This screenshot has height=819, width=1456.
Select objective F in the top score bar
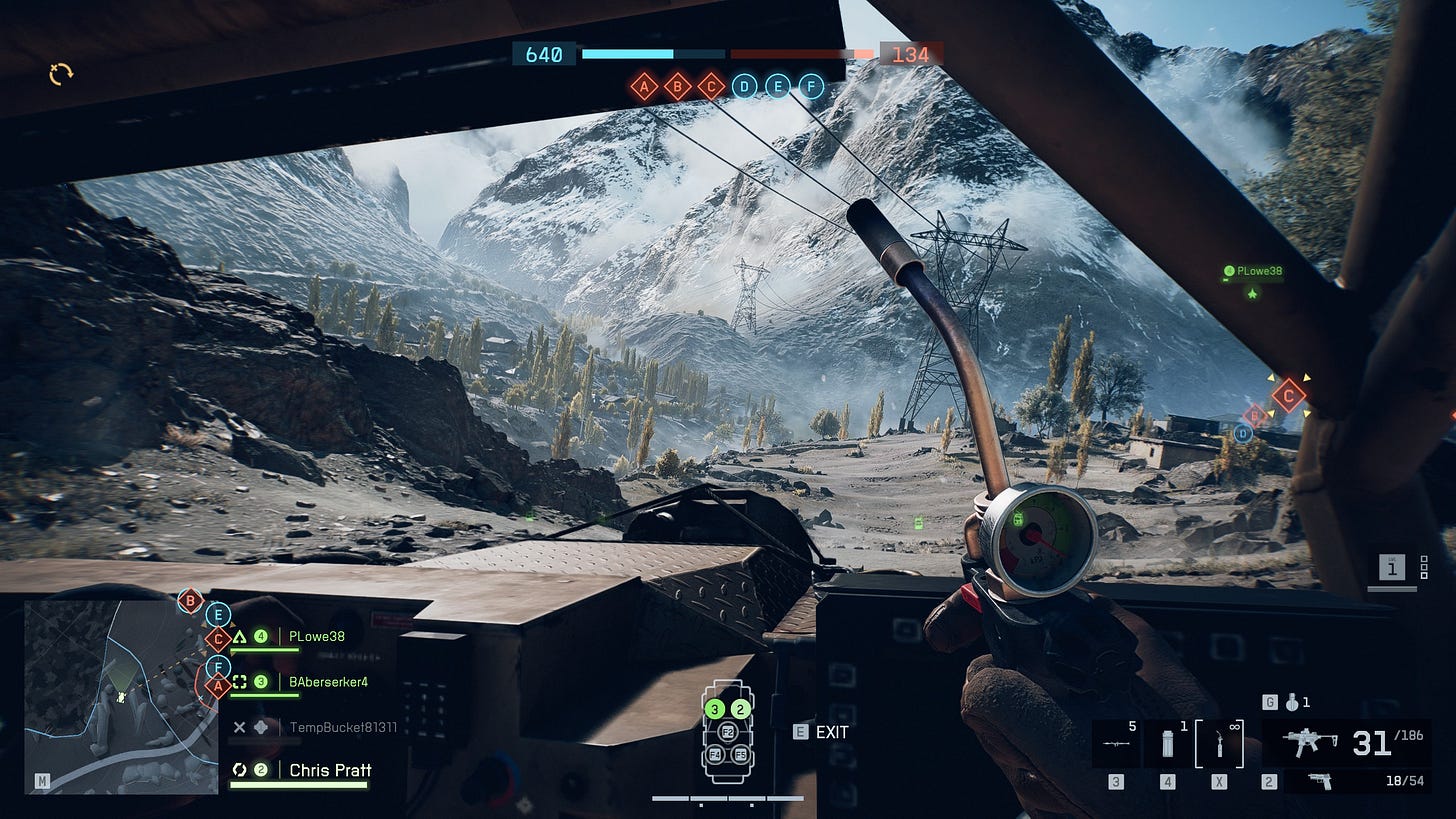coord(811,87)
